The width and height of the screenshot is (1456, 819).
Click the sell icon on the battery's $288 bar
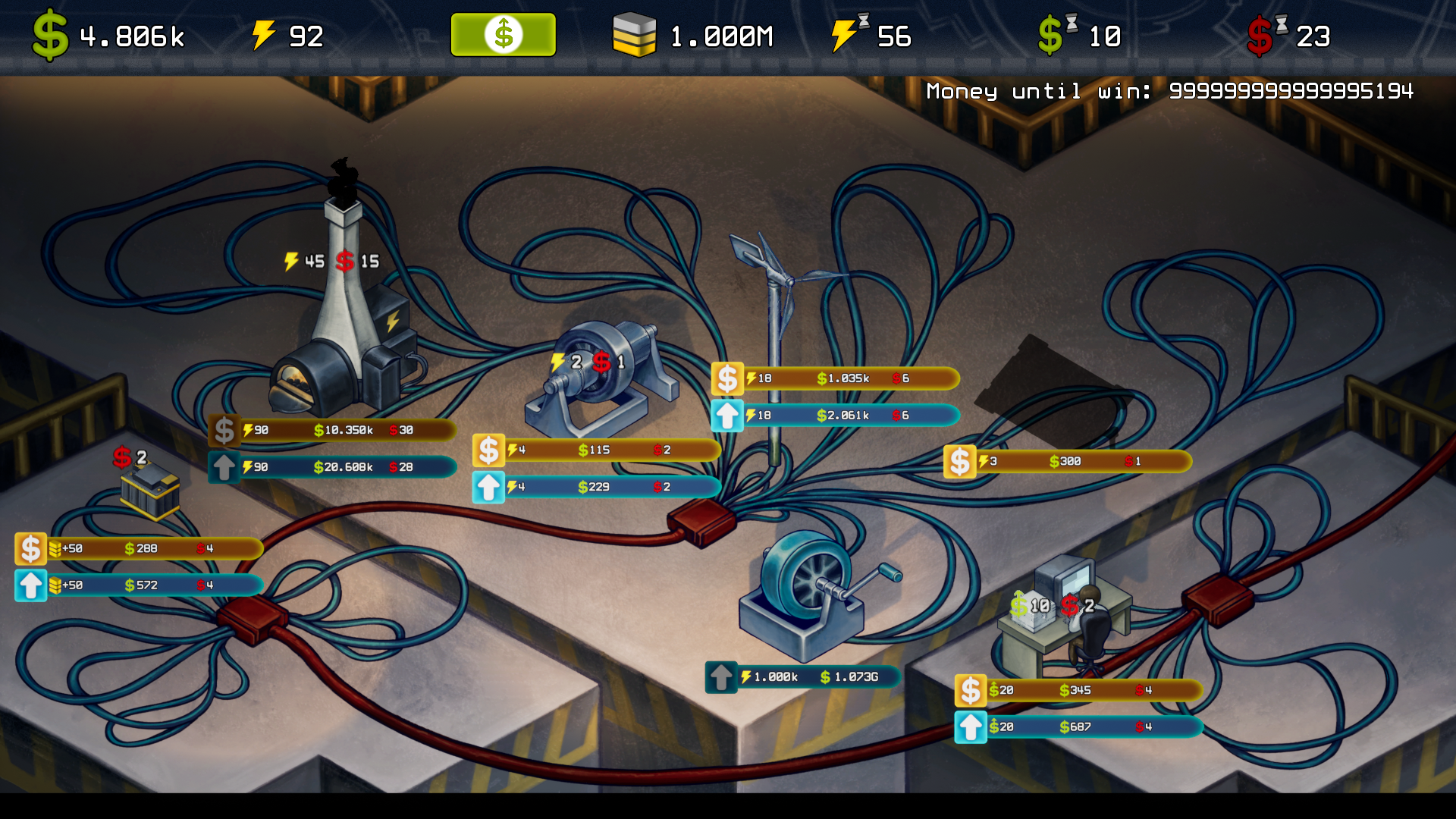pos(31,548)
